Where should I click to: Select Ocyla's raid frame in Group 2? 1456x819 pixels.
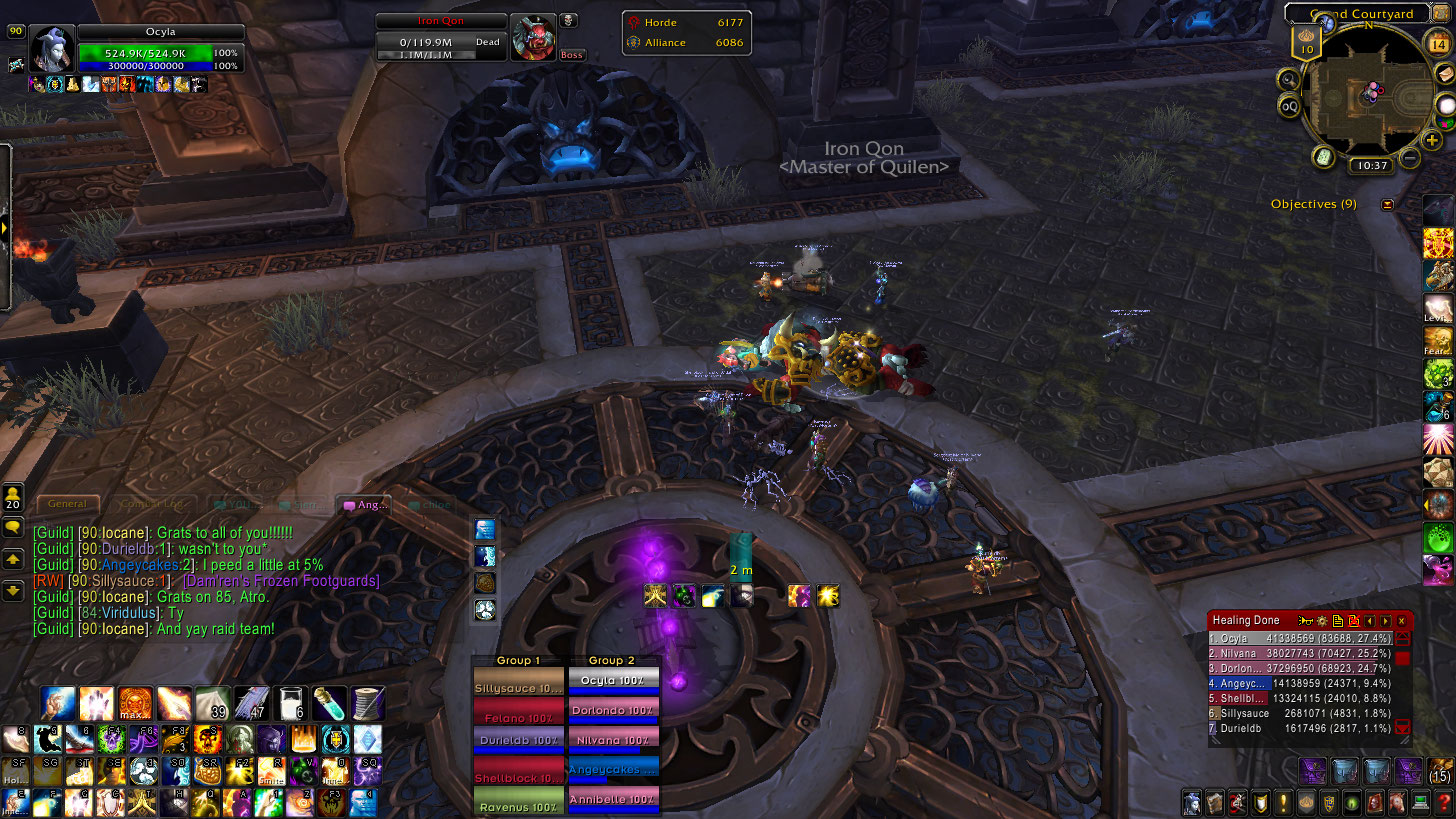point(612,680)
